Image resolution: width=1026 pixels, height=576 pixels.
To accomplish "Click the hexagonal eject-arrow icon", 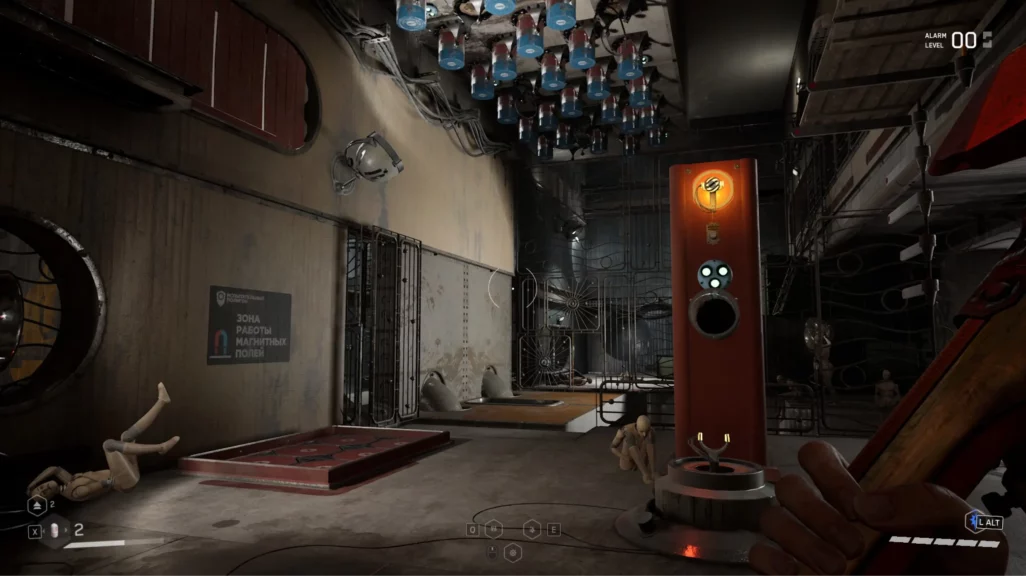I will click(x=36, y=505).
